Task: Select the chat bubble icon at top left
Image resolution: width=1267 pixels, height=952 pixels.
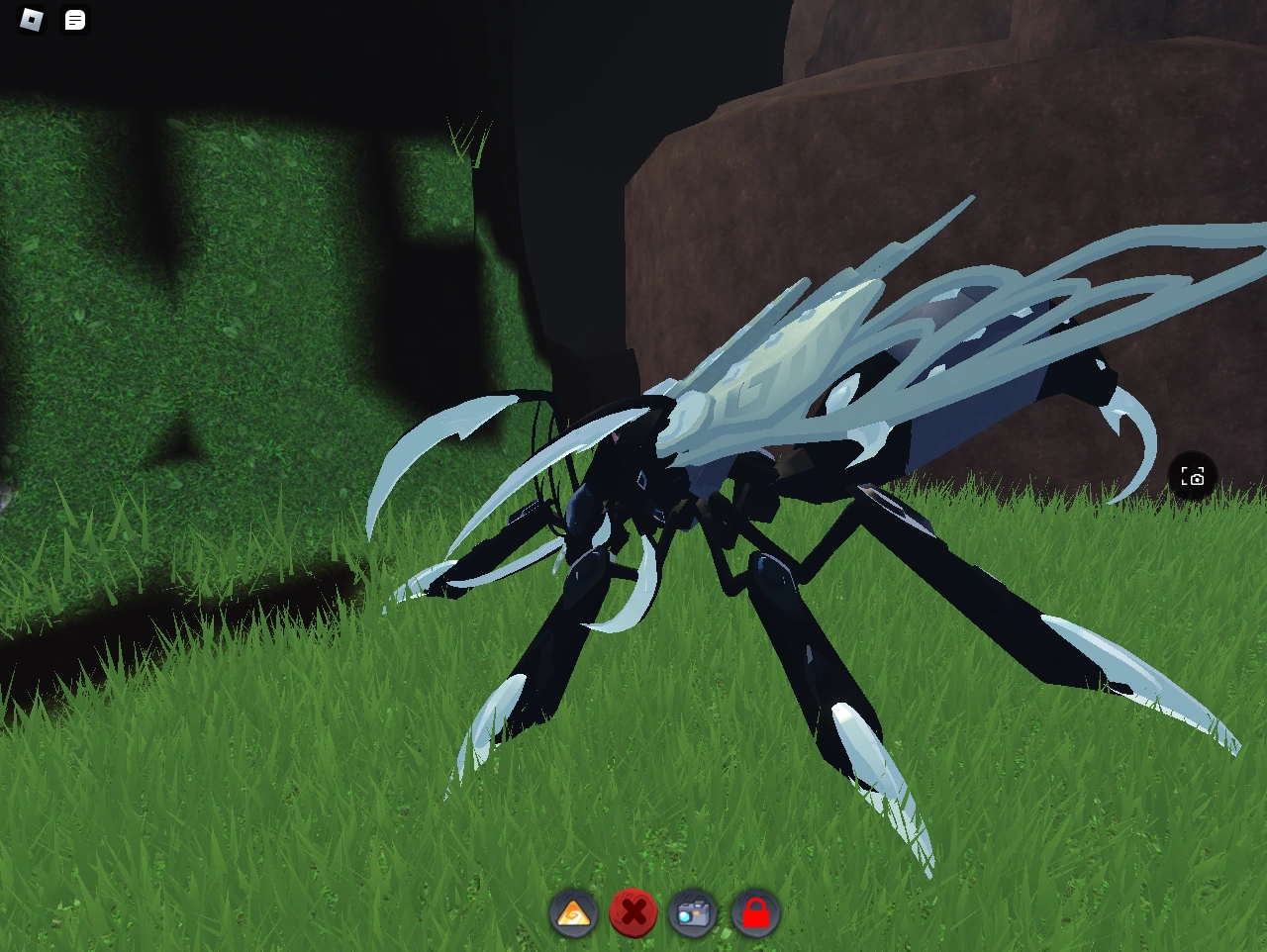Action: [x=73, y=20]
